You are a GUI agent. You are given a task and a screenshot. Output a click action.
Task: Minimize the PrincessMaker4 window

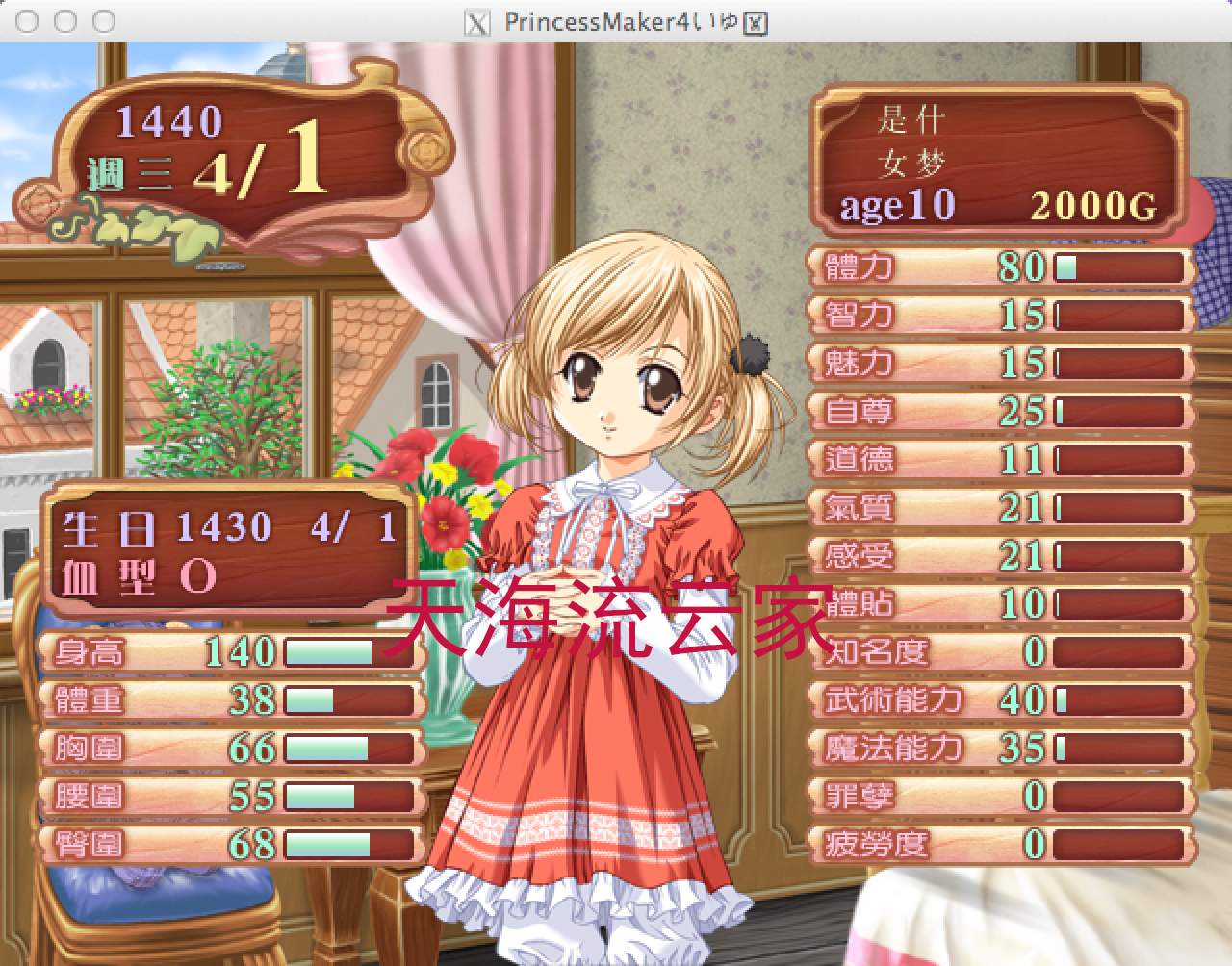[65, 21]
